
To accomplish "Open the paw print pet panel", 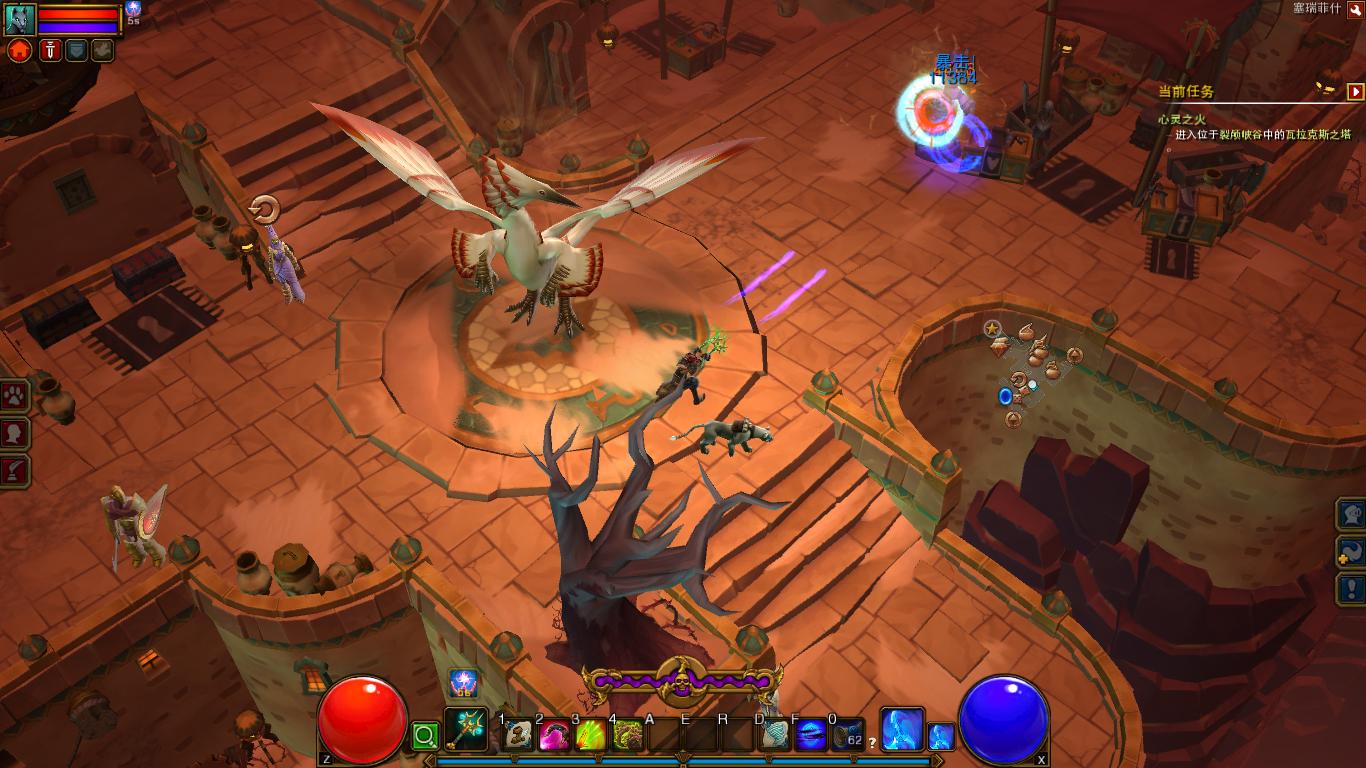I will pos(15,396).
